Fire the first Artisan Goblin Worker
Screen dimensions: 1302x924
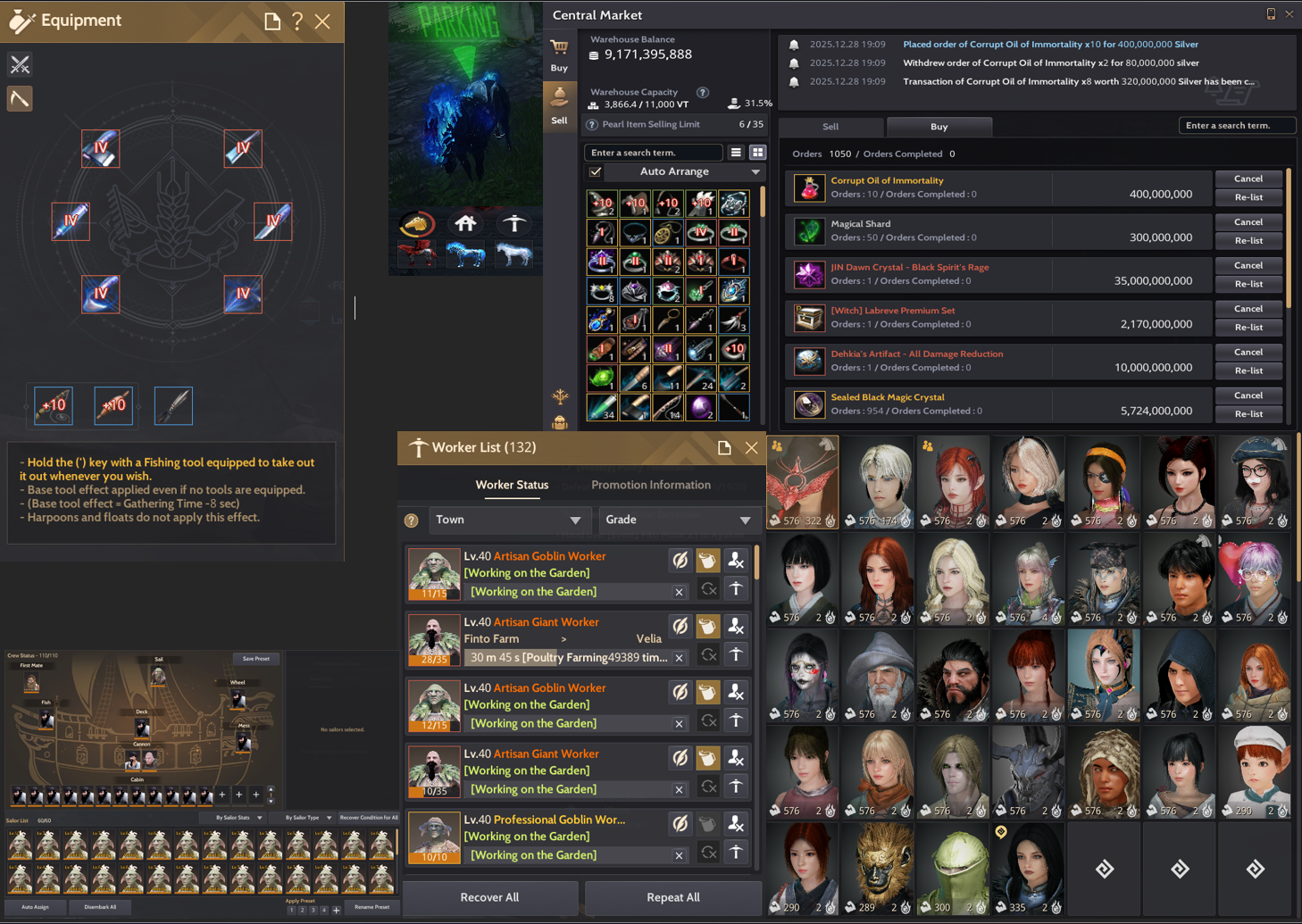coord(735,560)
